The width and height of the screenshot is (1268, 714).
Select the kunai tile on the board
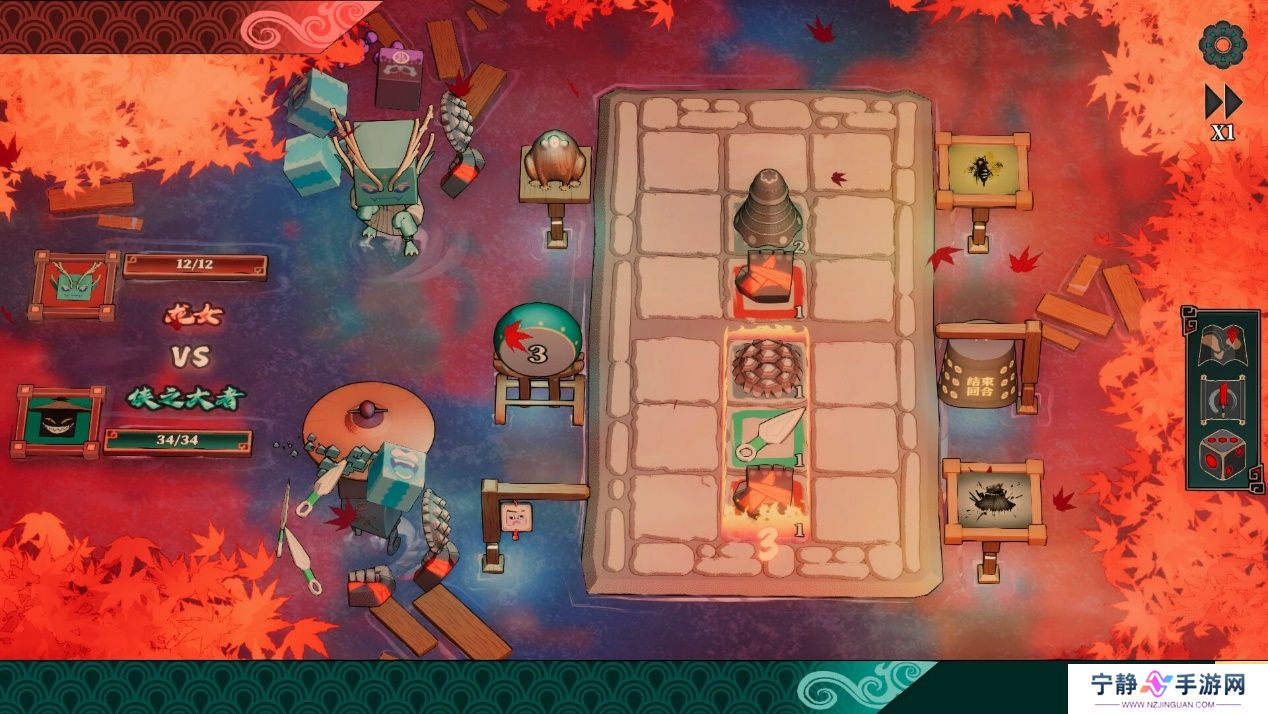[x=769, y=433]
